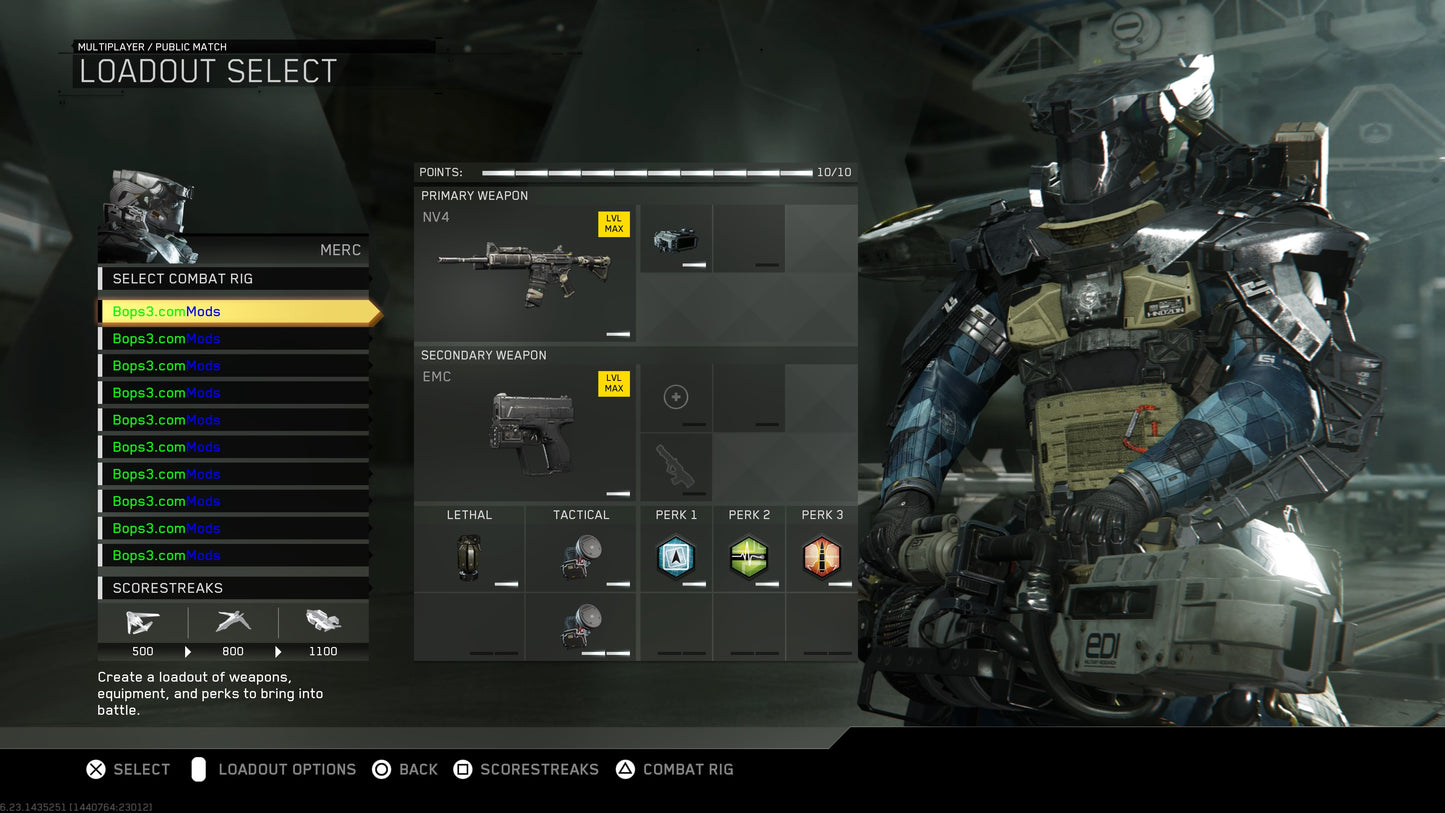Click the COMBAT RIG command at the bottom

[x=688, y=769]
